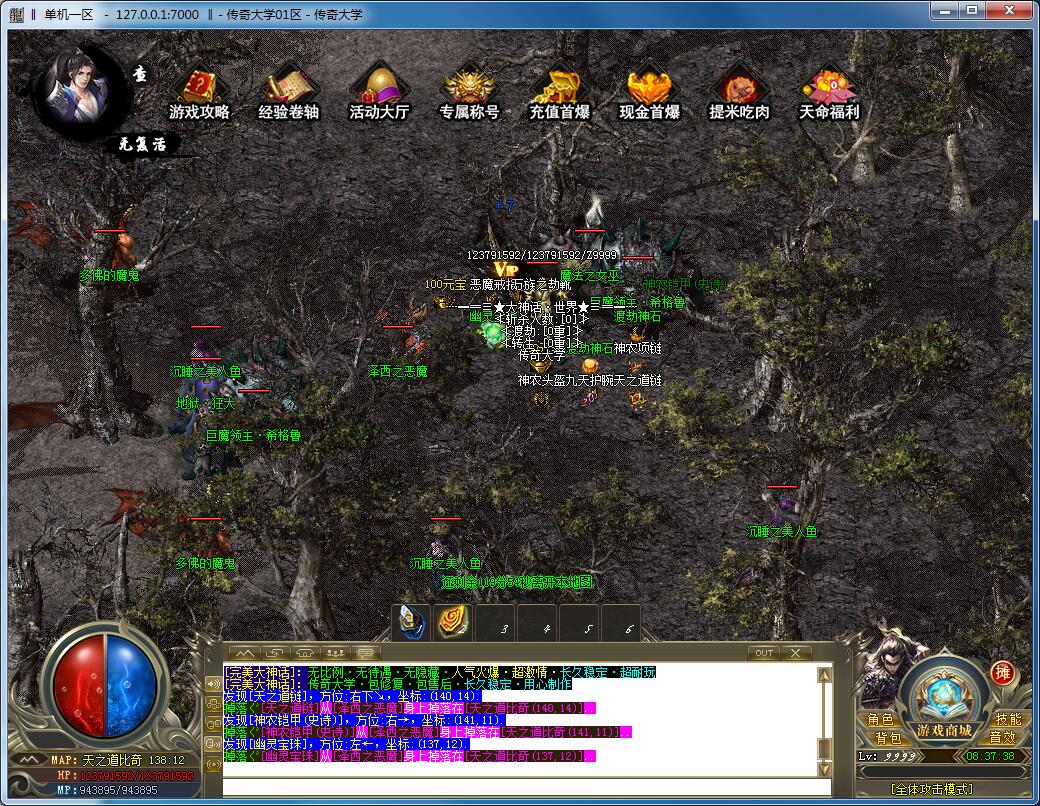Open the 天命福利 welfare icon
Screen dimensions: 1040x806
click(x=829, y=92)
